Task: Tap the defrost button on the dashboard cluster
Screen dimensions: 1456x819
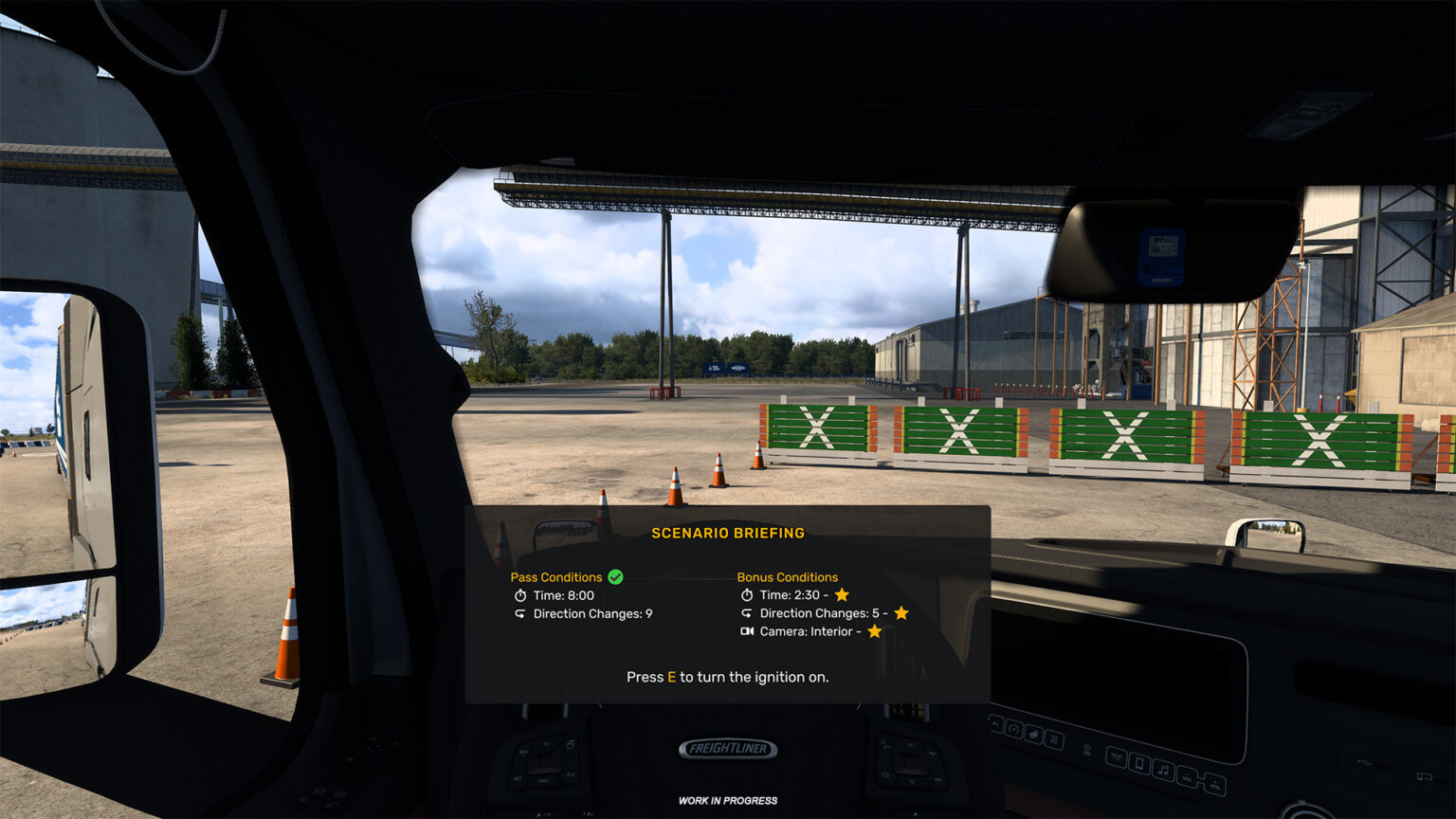Action: (1054, 740)
